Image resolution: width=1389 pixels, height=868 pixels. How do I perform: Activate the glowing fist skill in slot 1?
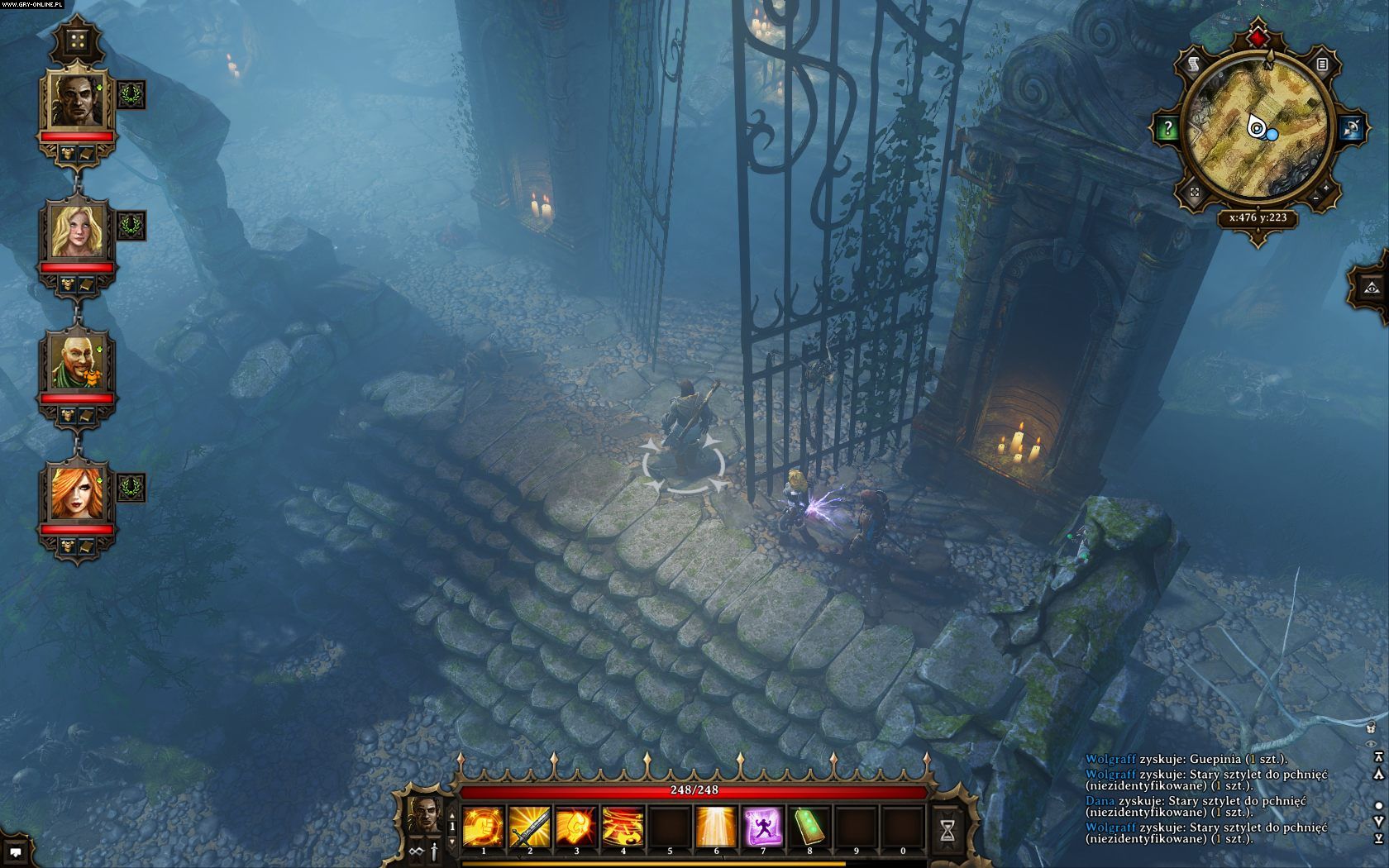(484, 827)
